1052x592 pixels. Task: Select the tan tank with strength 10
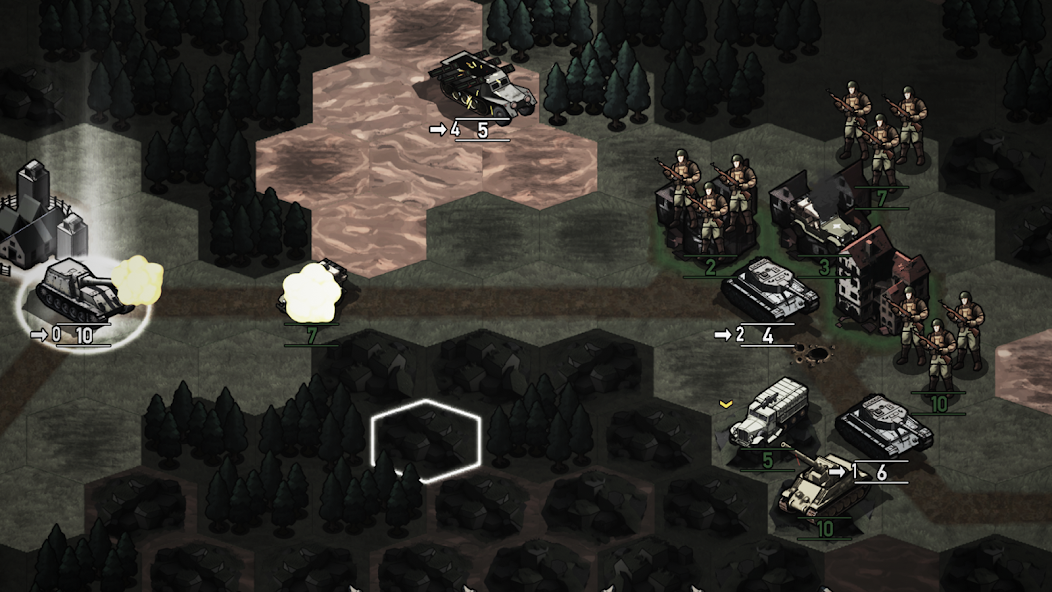tap(818, 482)
